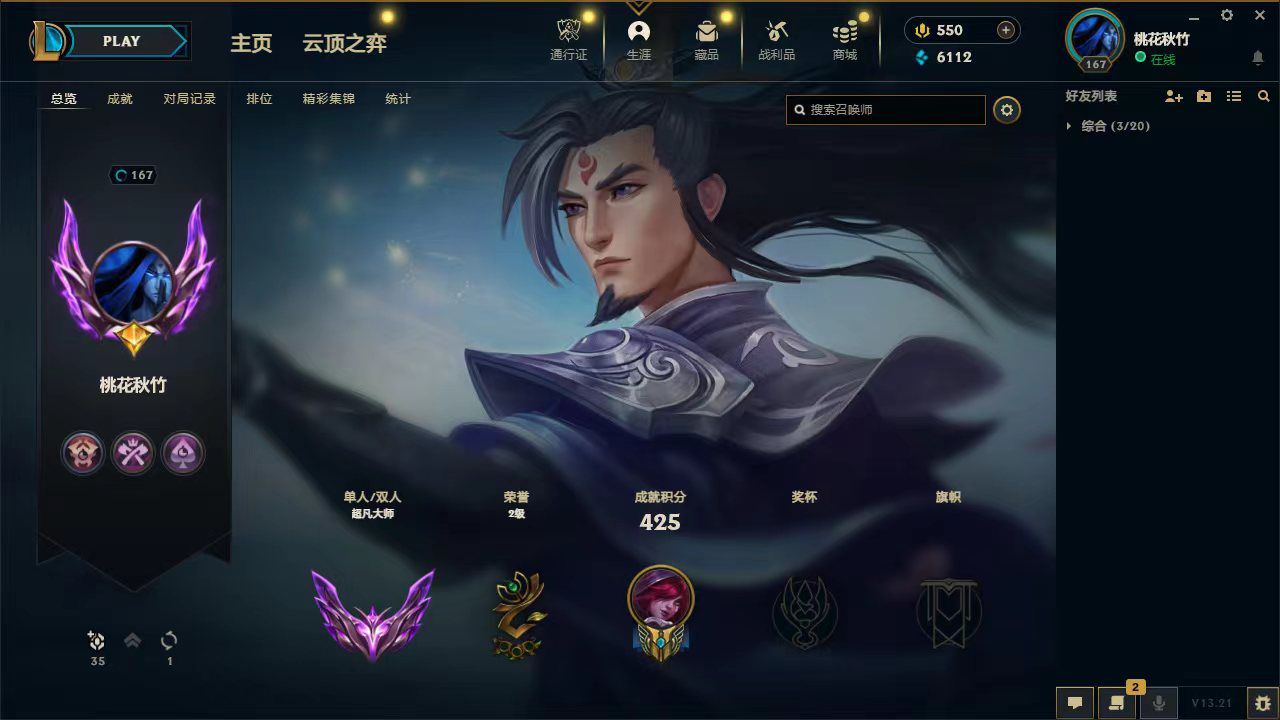Viewport: 1280px width, 720px height.
Task: Toggle the voice chat microphone
Action: point(1159,701)
